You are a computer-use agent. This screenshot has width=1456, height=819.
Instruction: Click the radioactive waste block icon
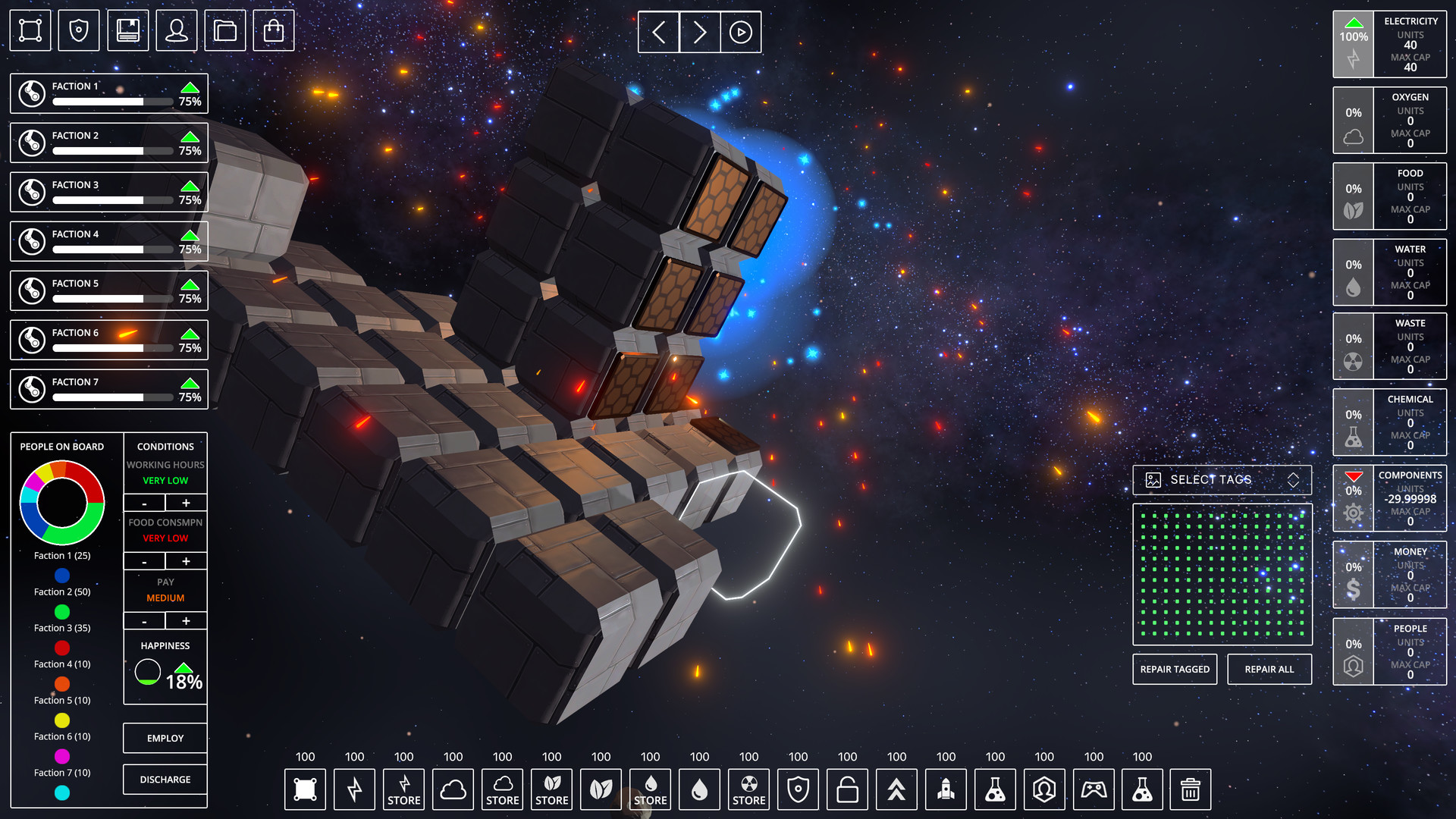748,789
